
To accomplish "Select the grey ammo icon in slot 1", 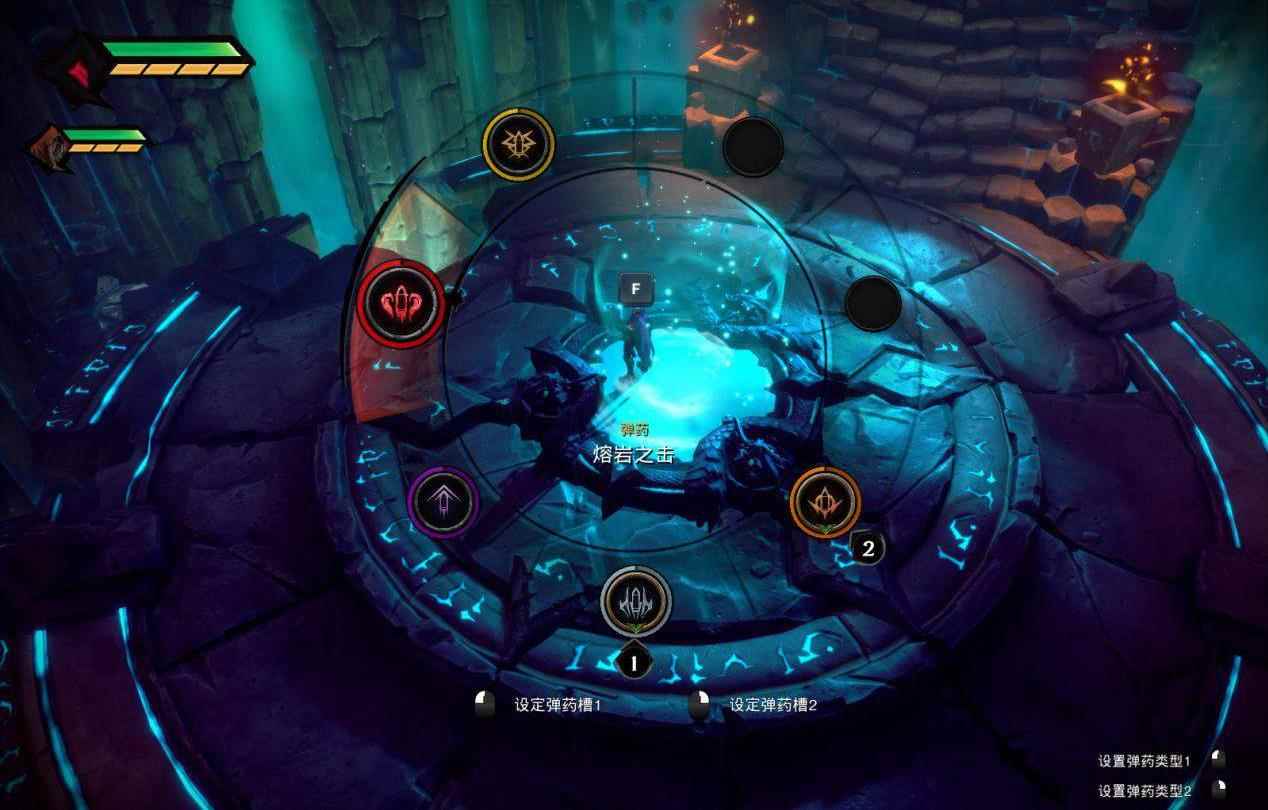I will 636,600.
